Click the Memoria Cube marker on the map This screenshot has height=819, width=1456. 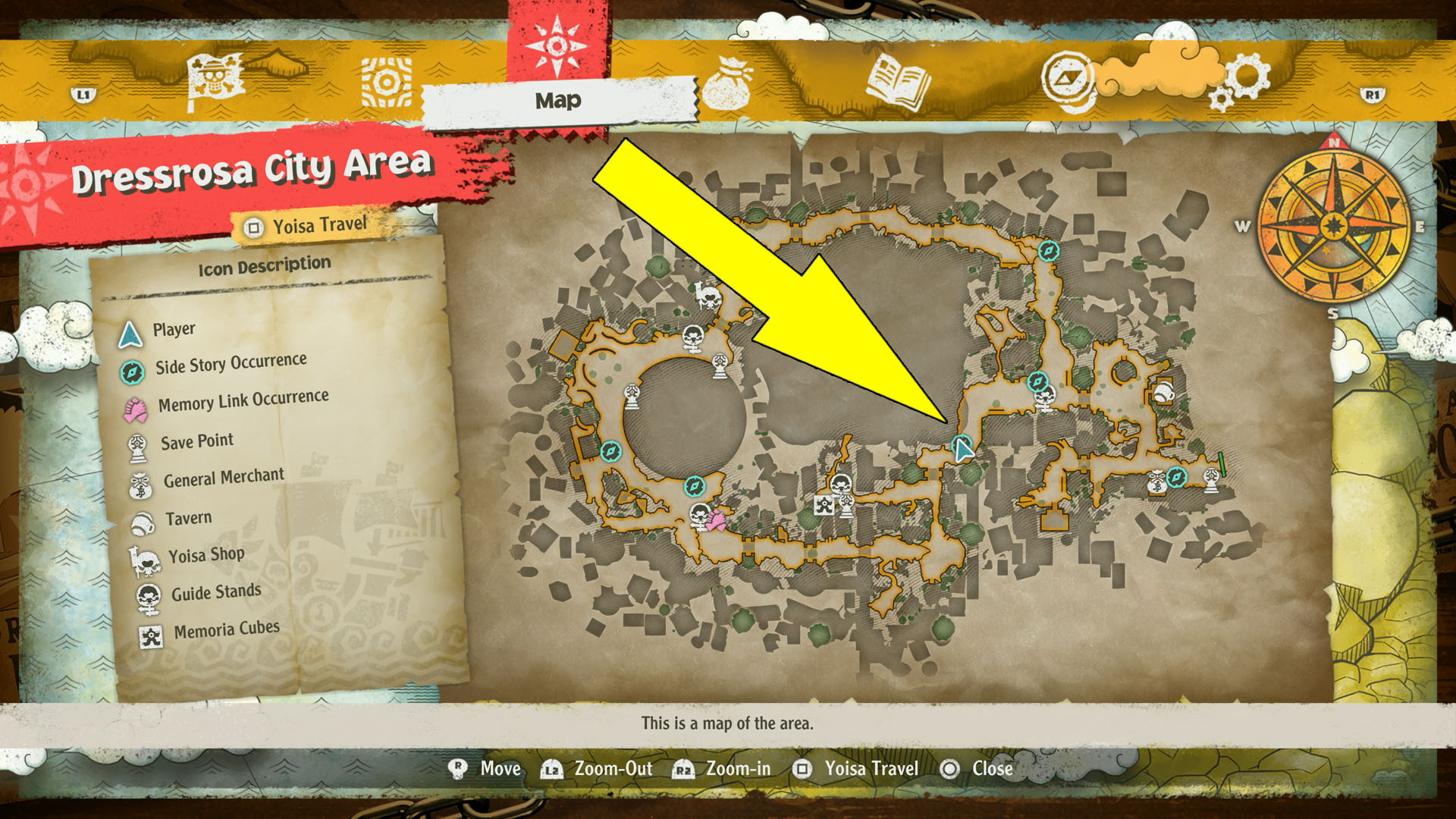coord(824,504)
